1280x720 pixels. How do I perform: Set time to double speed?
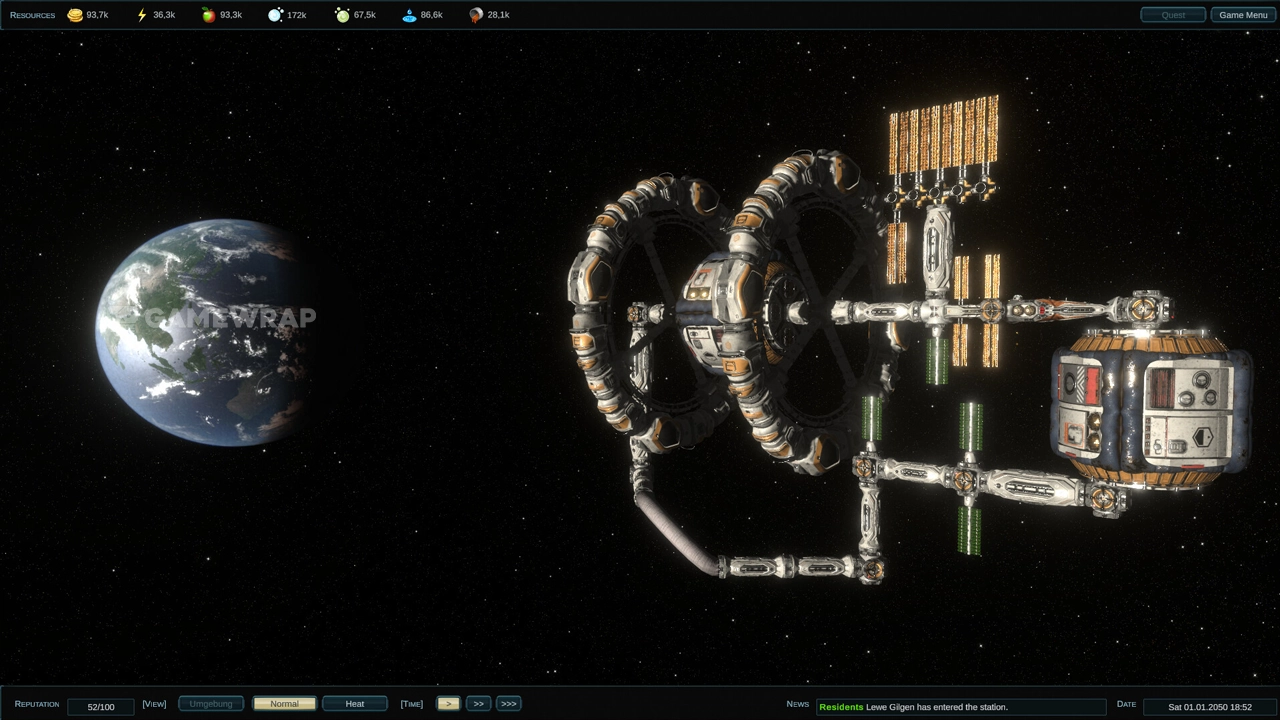[x=478, y=704]
